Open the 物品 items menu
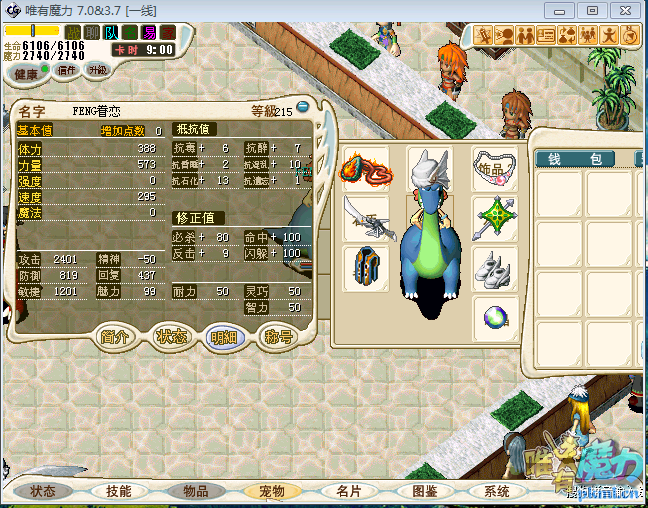This screenshot has width=648, height=508. pyautogui.click(x=195, y=491)
